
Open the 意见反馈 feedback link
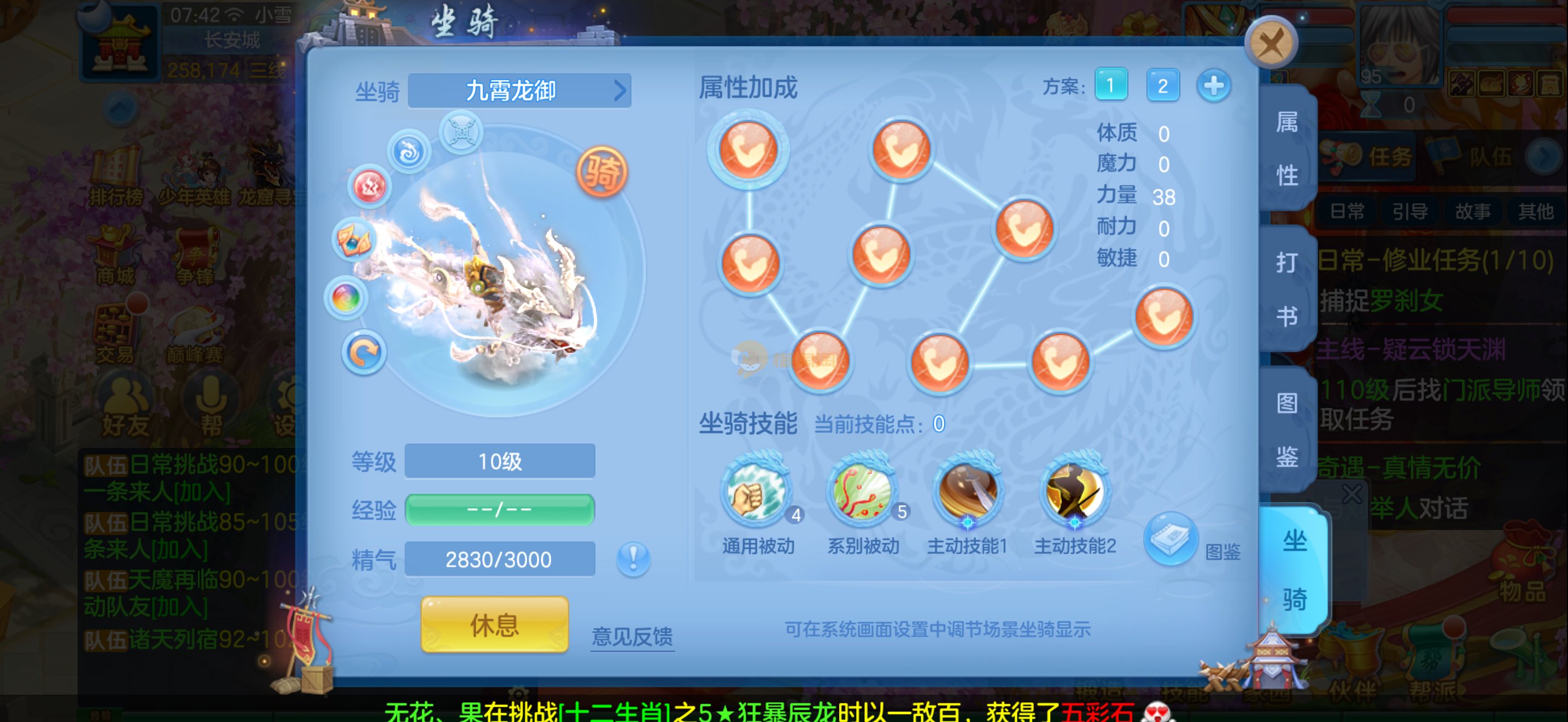(x=632, y=636)
